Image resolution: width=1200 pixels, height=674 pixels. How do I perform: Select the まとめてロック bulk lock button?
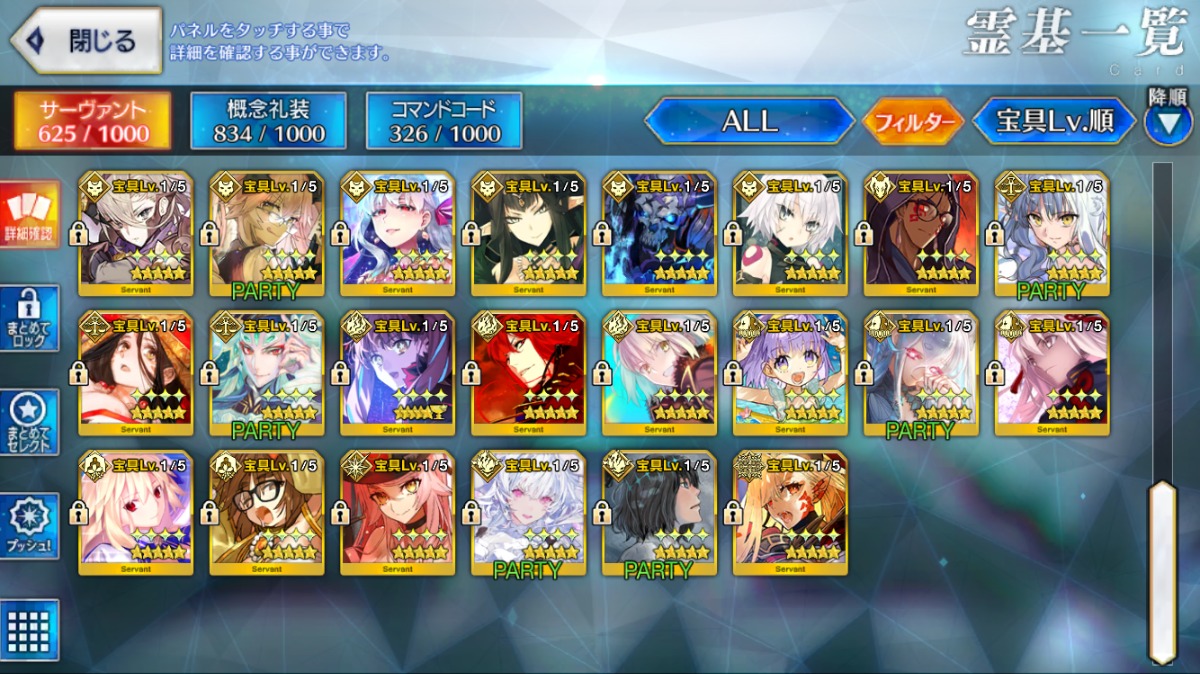point(30,318)
